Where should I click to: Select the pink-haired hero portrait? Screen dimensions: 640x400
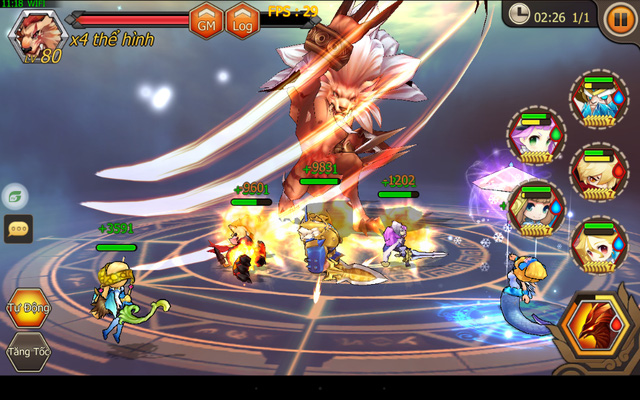click(533, 140)
